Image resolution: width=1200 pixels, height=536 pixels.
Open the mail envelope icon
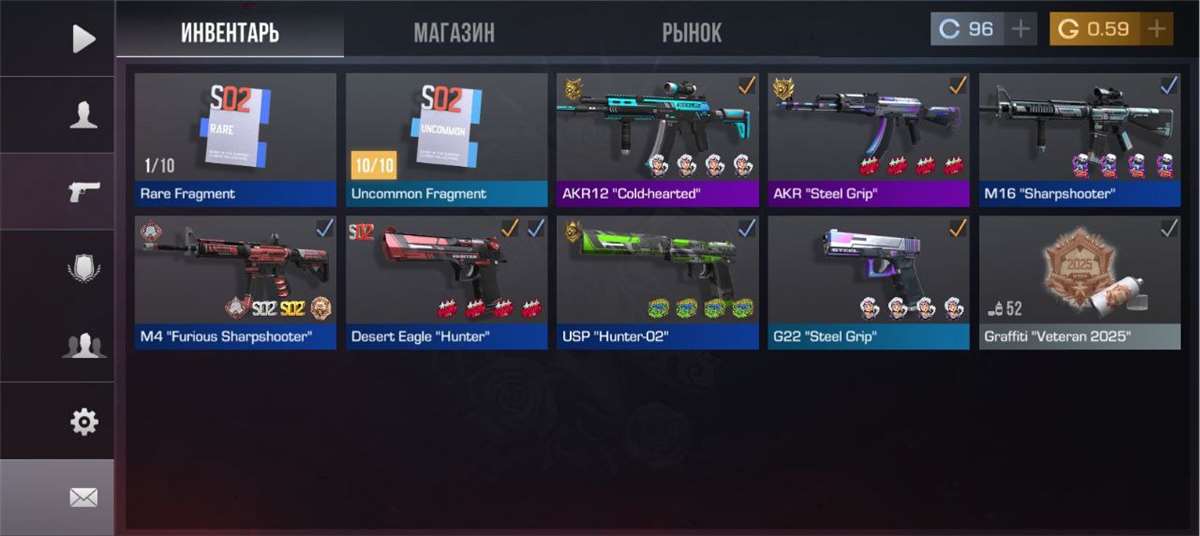point(84,497)
